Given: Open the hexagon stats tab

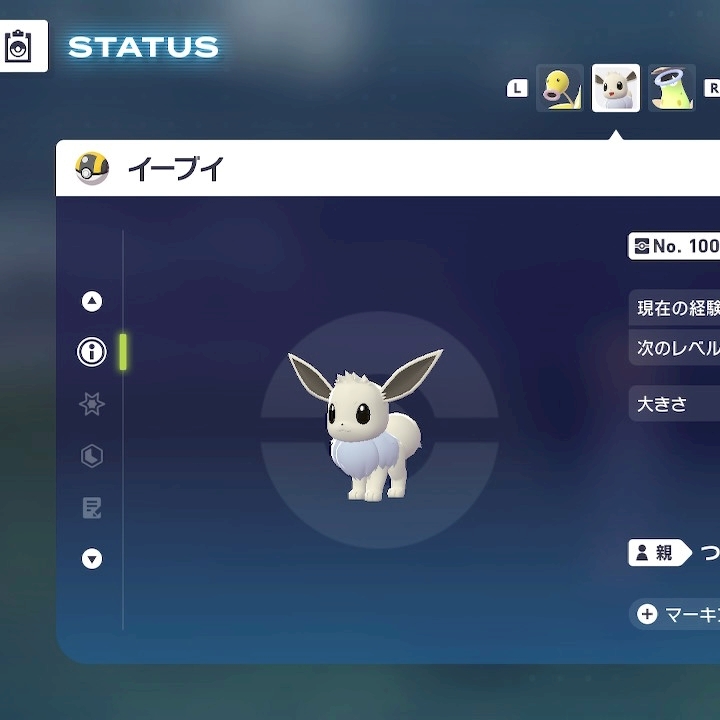Looking at the screenshot, I should tap(92, 456).
